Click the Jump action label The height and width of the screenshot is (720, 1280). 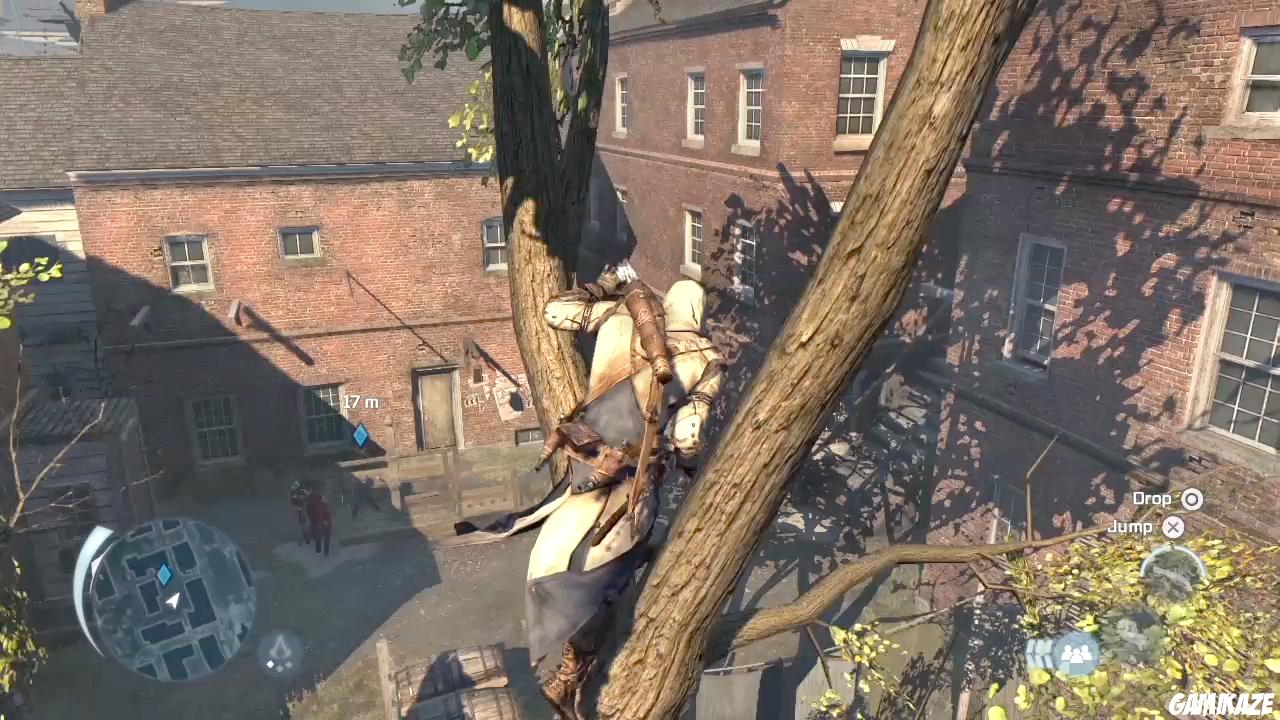click(x=1131, y=527)
